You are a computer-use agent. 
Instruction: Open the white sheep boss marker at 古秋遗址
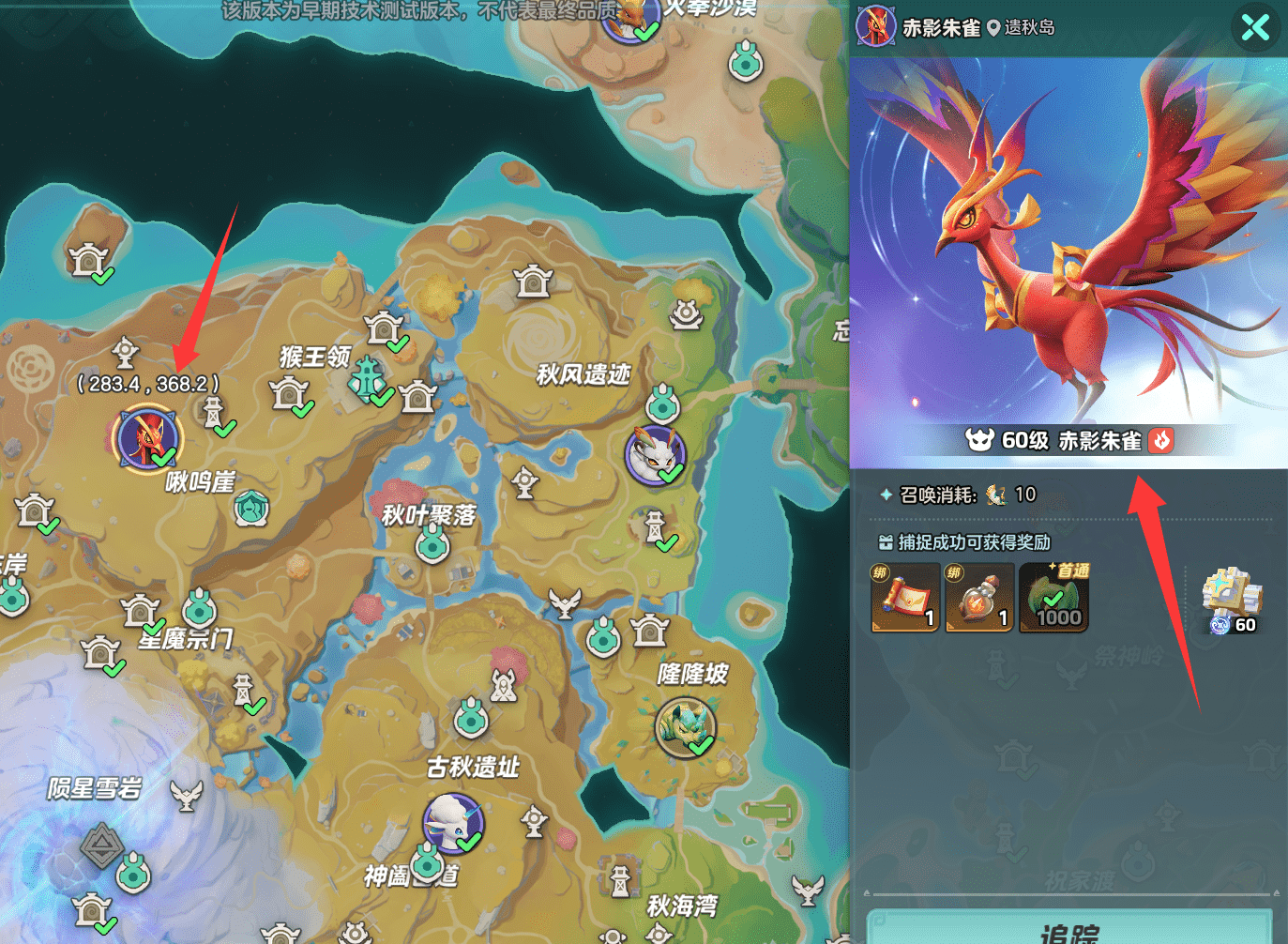click(x=453, y=822)
